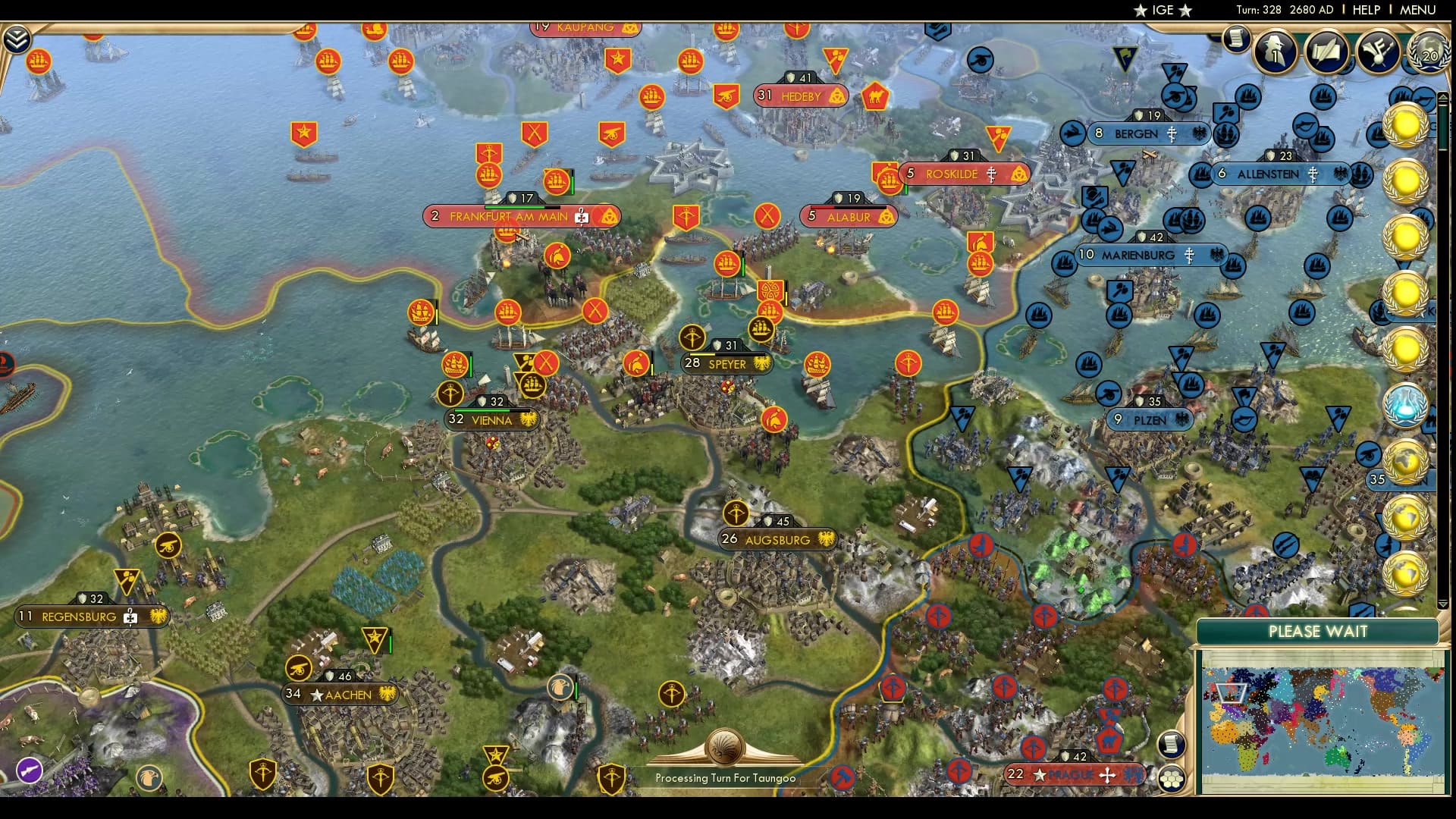Click the scroll icon beside the minimap
The width and height of the screenshot is (1456, 819).
[1172, 744]
